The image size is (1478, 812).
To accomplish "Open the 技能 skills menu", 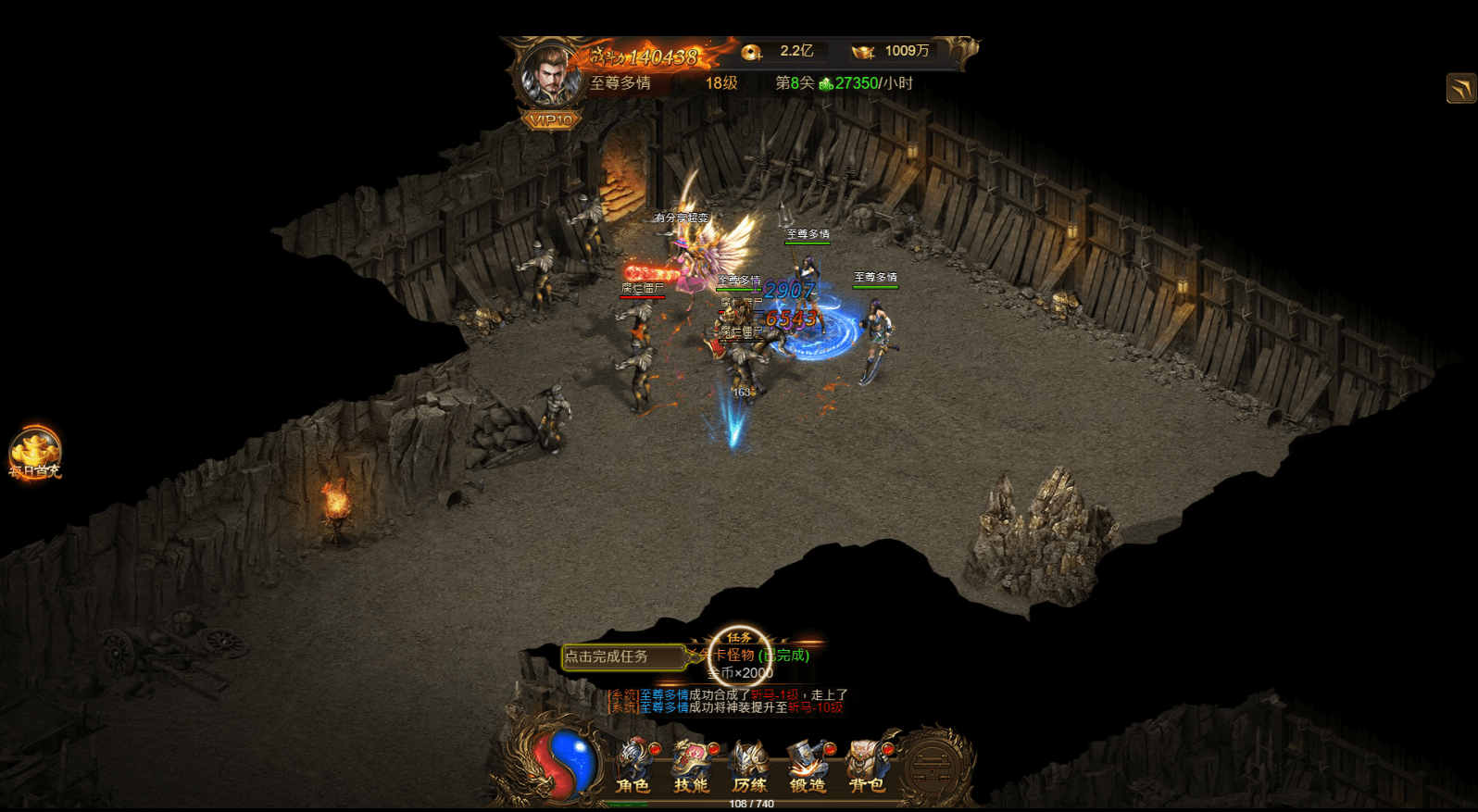I will point(691,766).
